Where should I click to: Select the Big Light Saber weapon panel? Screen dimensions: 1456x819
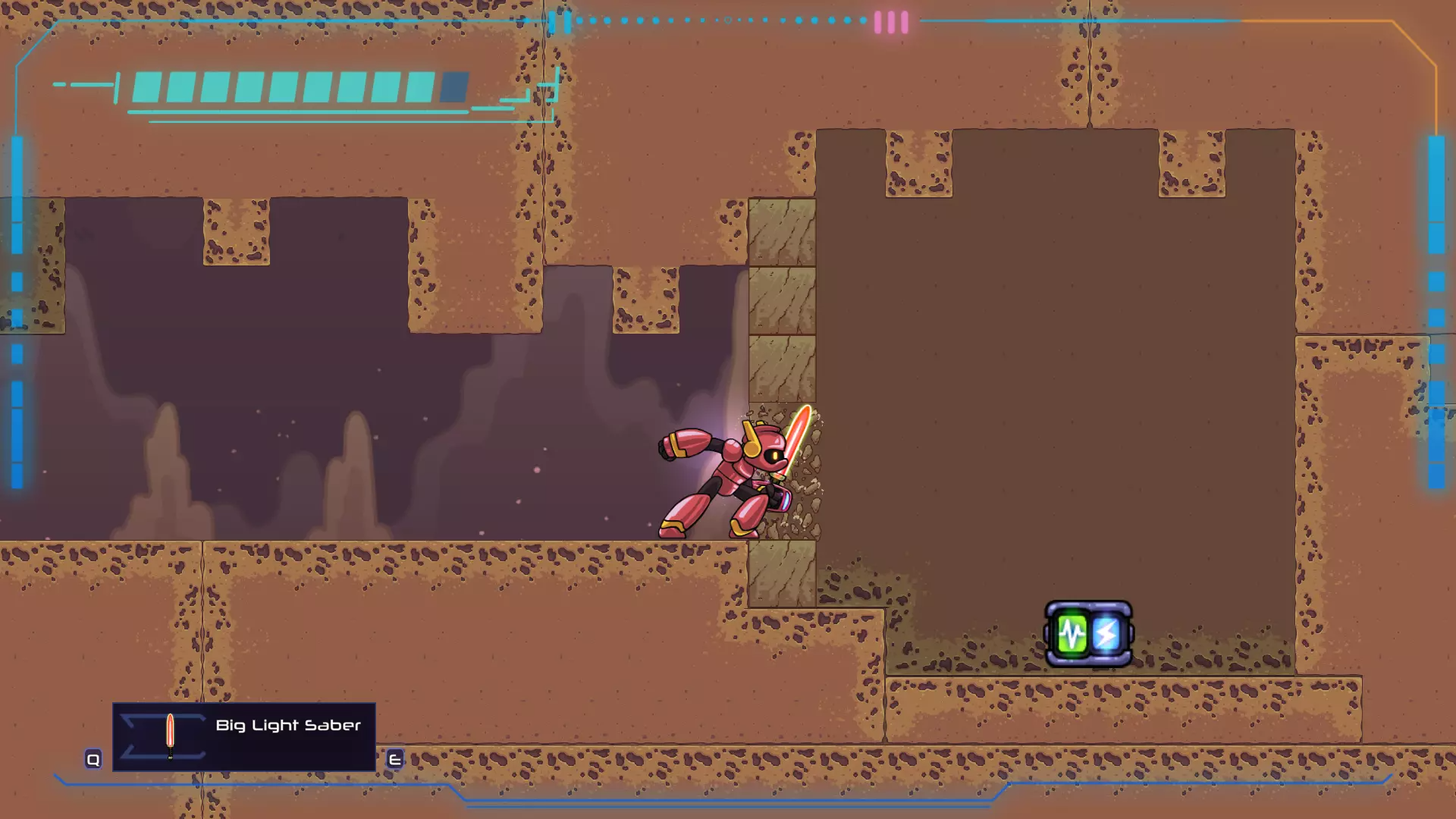coord(243,736)
